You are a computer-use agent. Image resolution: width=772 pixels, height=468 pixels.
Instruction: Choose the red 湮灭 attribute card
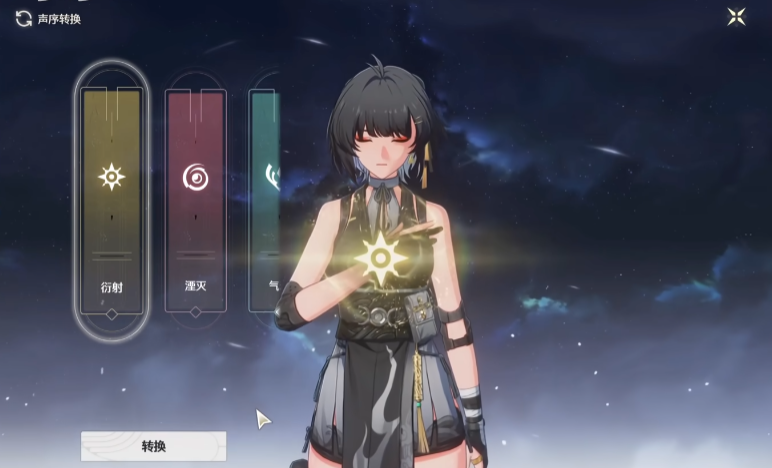coord(195,200)
